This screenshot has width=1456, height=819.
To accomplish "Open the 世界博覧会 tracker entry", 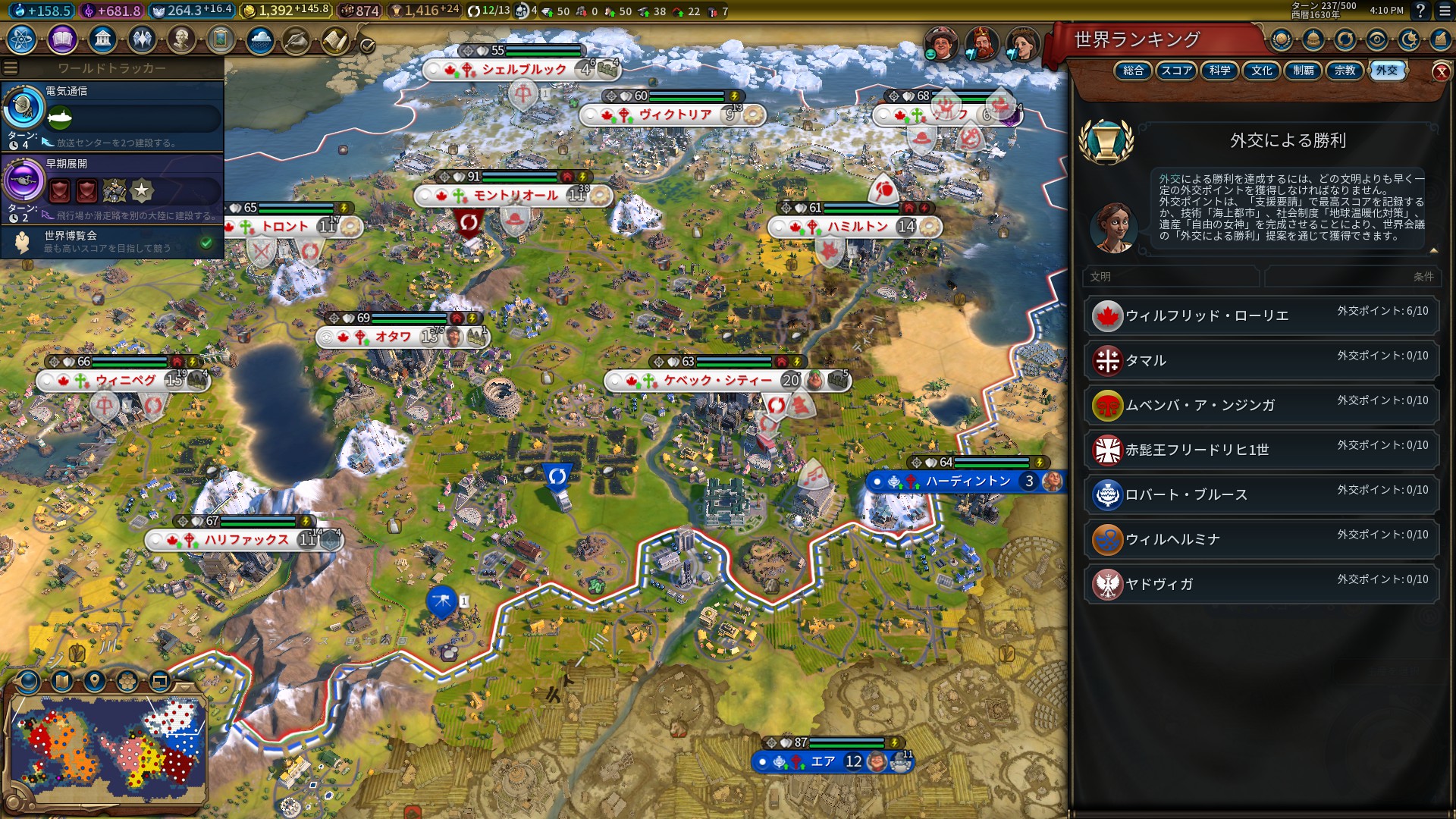I will tap(114, 242).
